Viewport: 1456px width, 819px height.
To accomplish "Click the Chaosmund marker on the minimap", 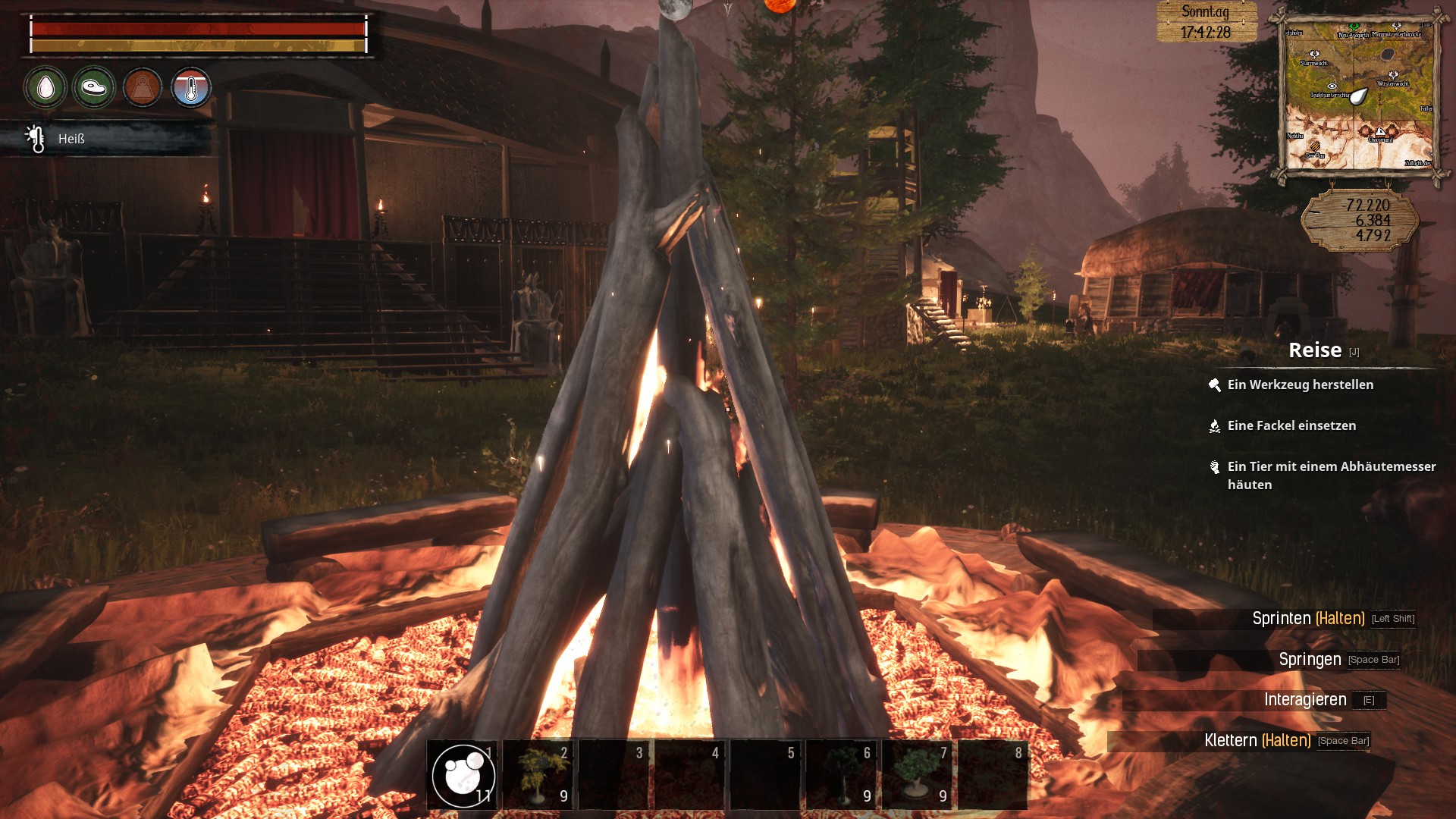I will click(1380, 133).
